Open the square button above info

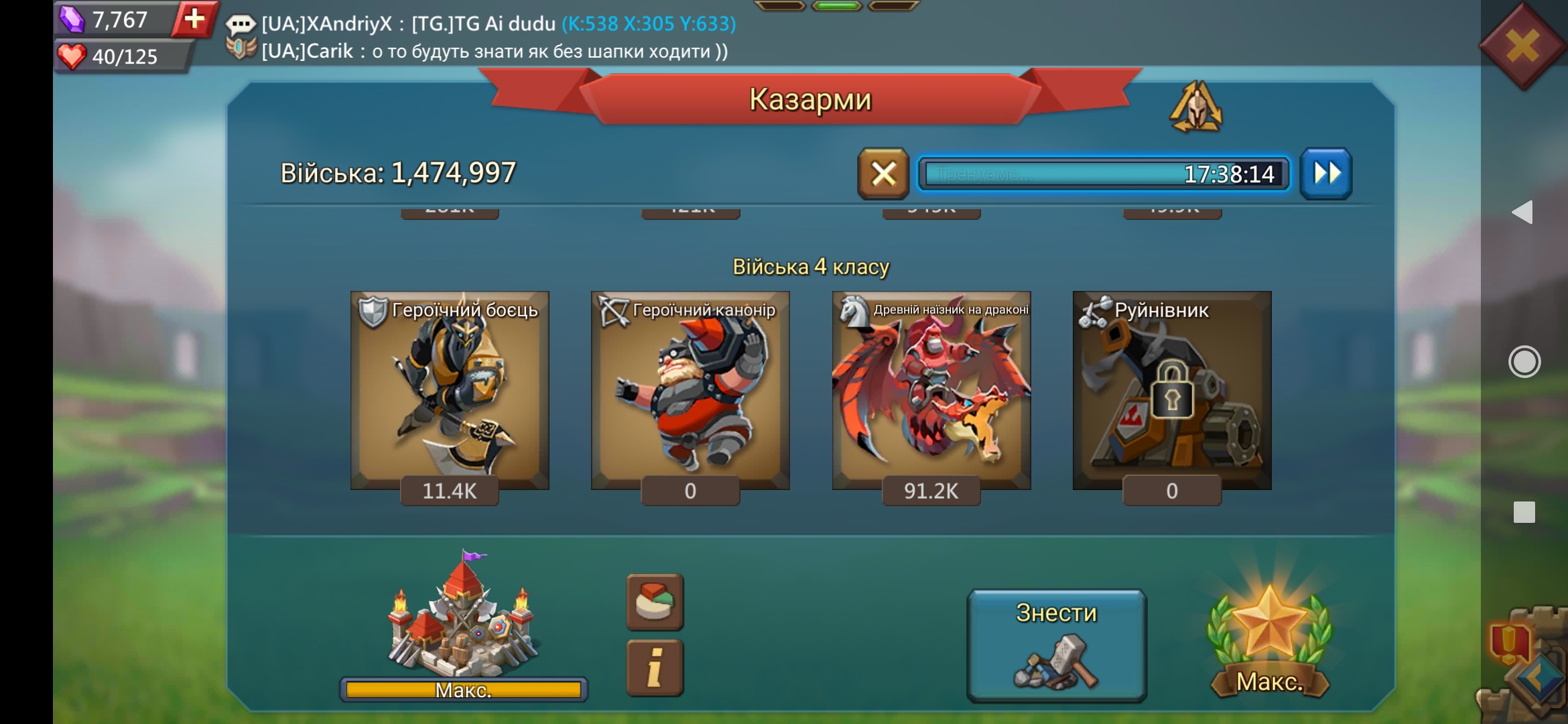point(655,601)
